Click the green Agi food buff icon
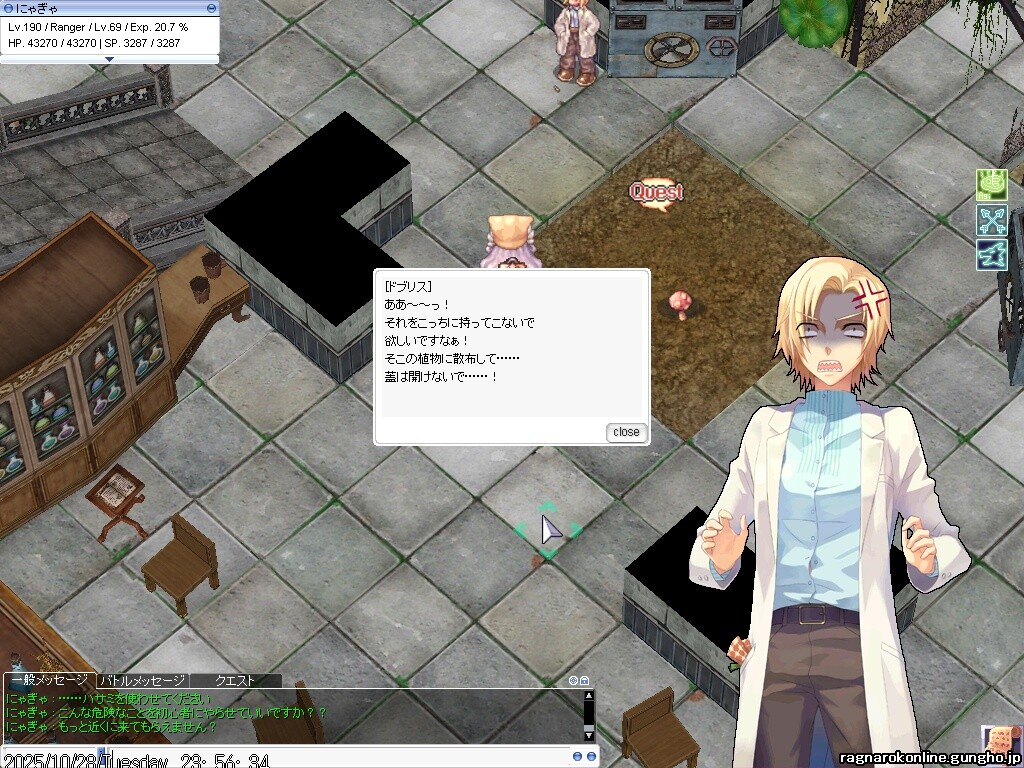 coord(991,185)
